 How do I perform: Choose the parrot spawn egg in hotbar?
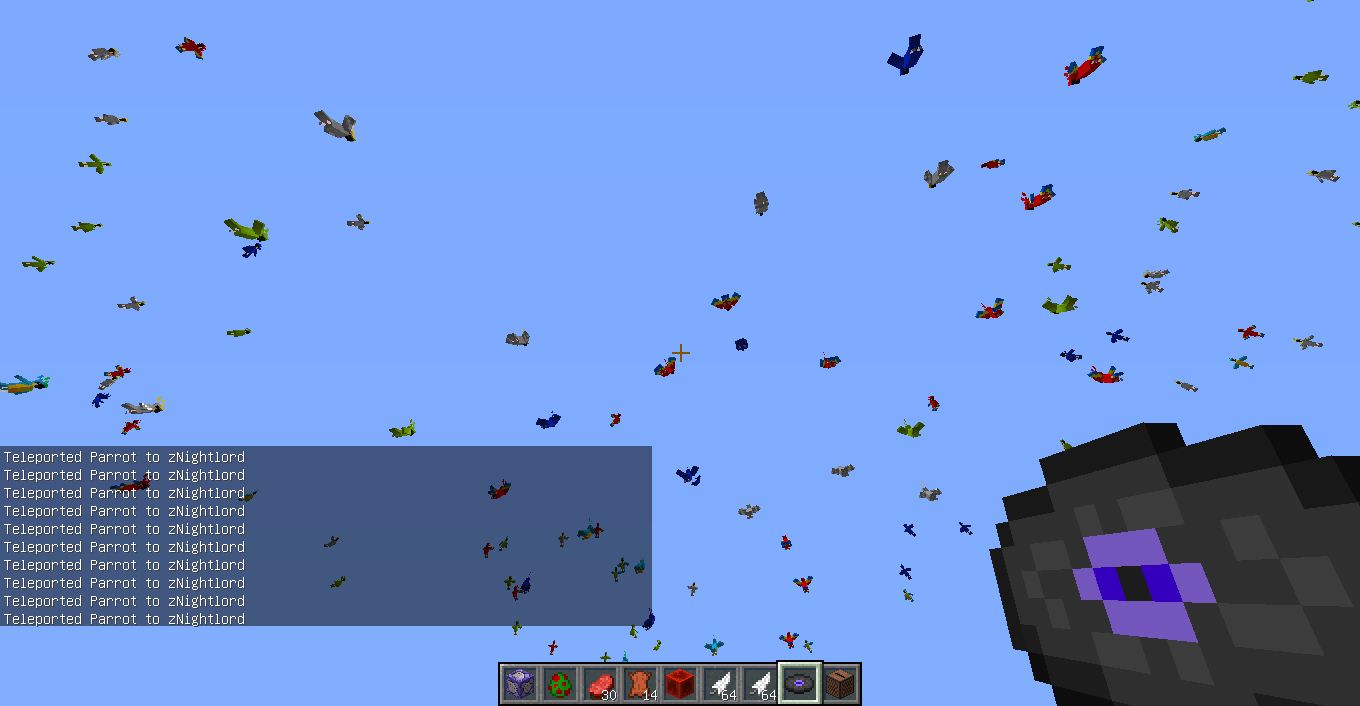(560, 684)
